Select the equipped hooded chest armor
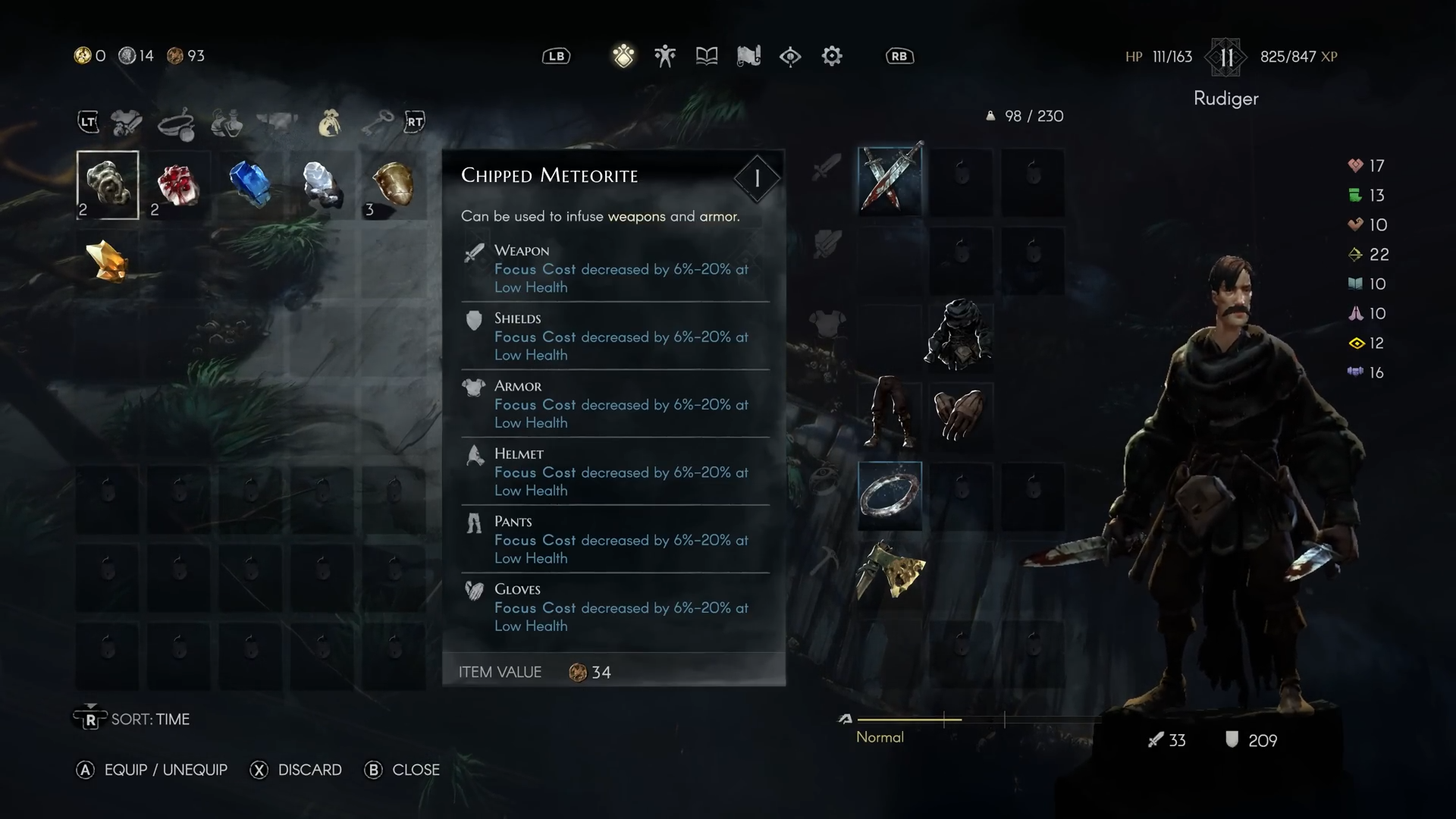 pyautogui.click(x=959, y=334)
